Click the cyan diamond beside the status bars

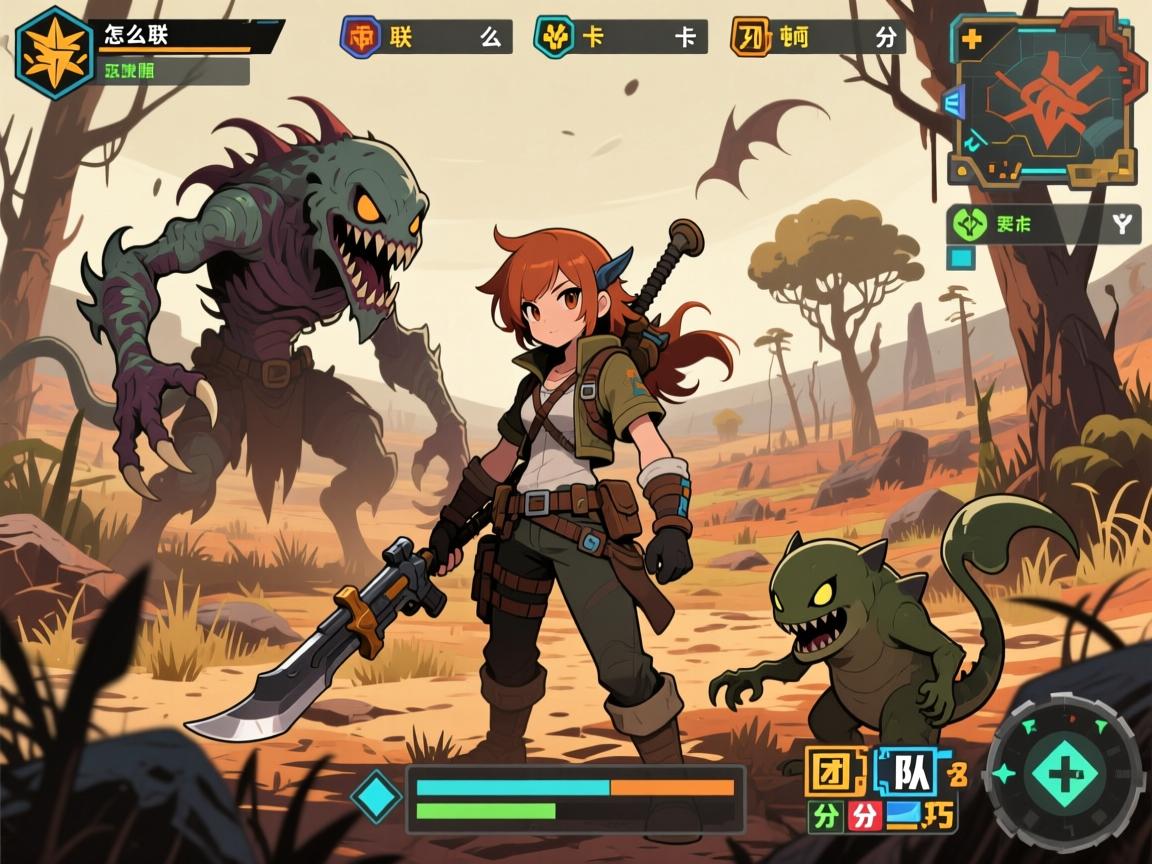(x=377, y=799)
